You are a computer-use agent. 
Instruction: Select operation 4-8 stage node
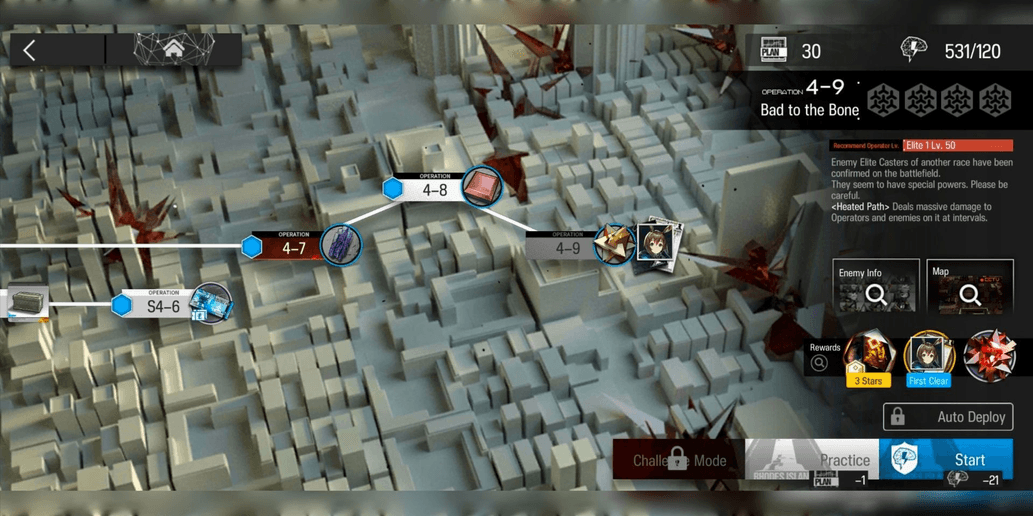(435, 189)
